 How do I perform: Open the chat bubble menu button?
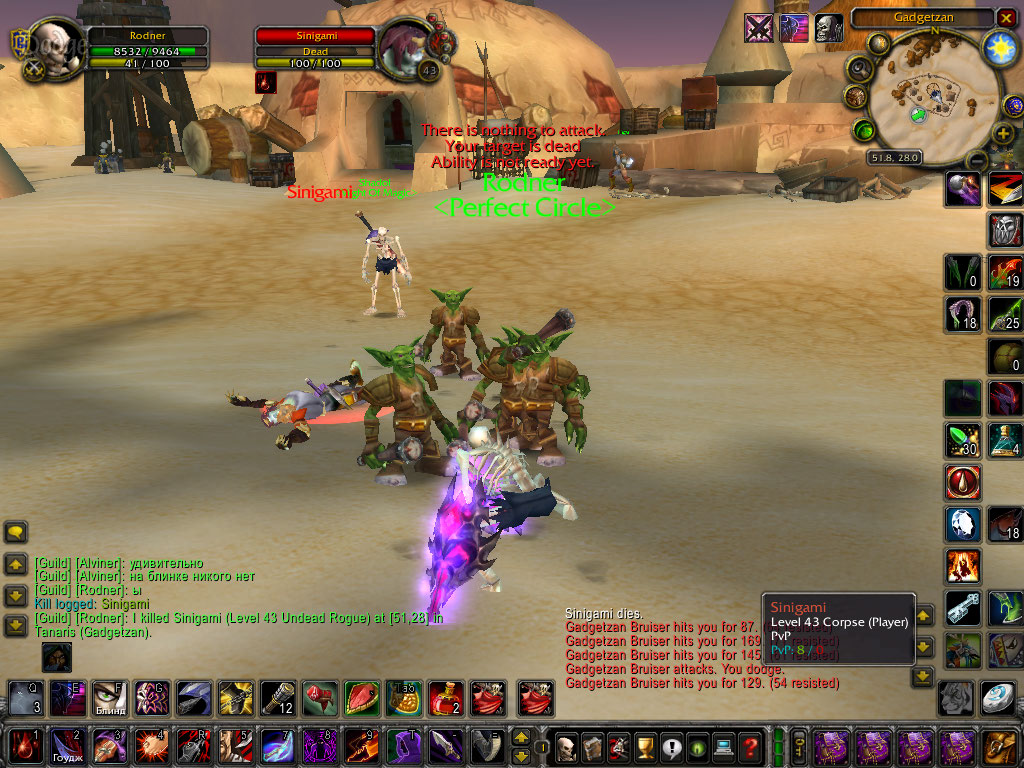tap(16, 532)
